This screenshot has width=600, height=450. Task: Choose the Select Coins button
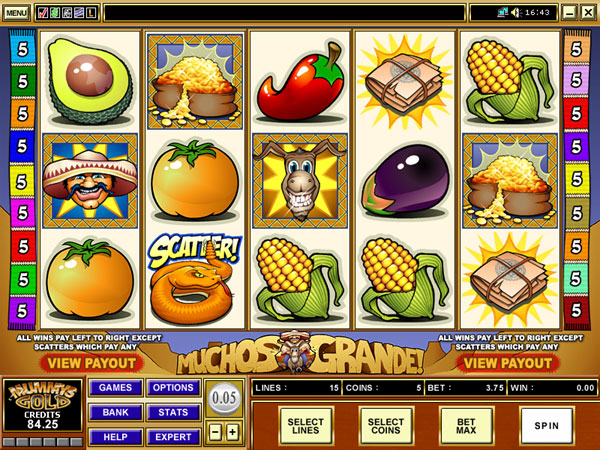[386, 424]
